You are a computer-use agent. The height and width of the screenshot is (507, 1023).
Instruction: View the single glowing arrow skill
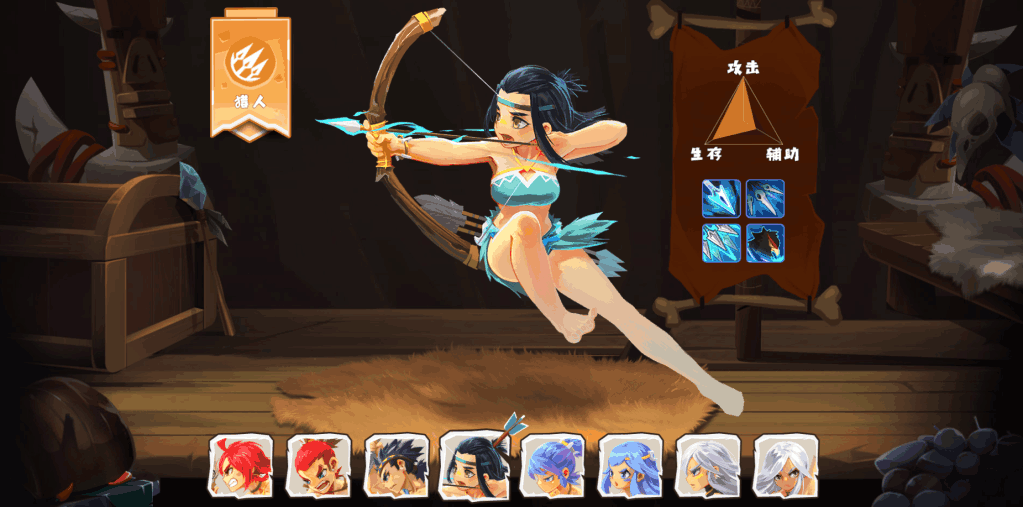pyautogui.click(x=721, y=198)
